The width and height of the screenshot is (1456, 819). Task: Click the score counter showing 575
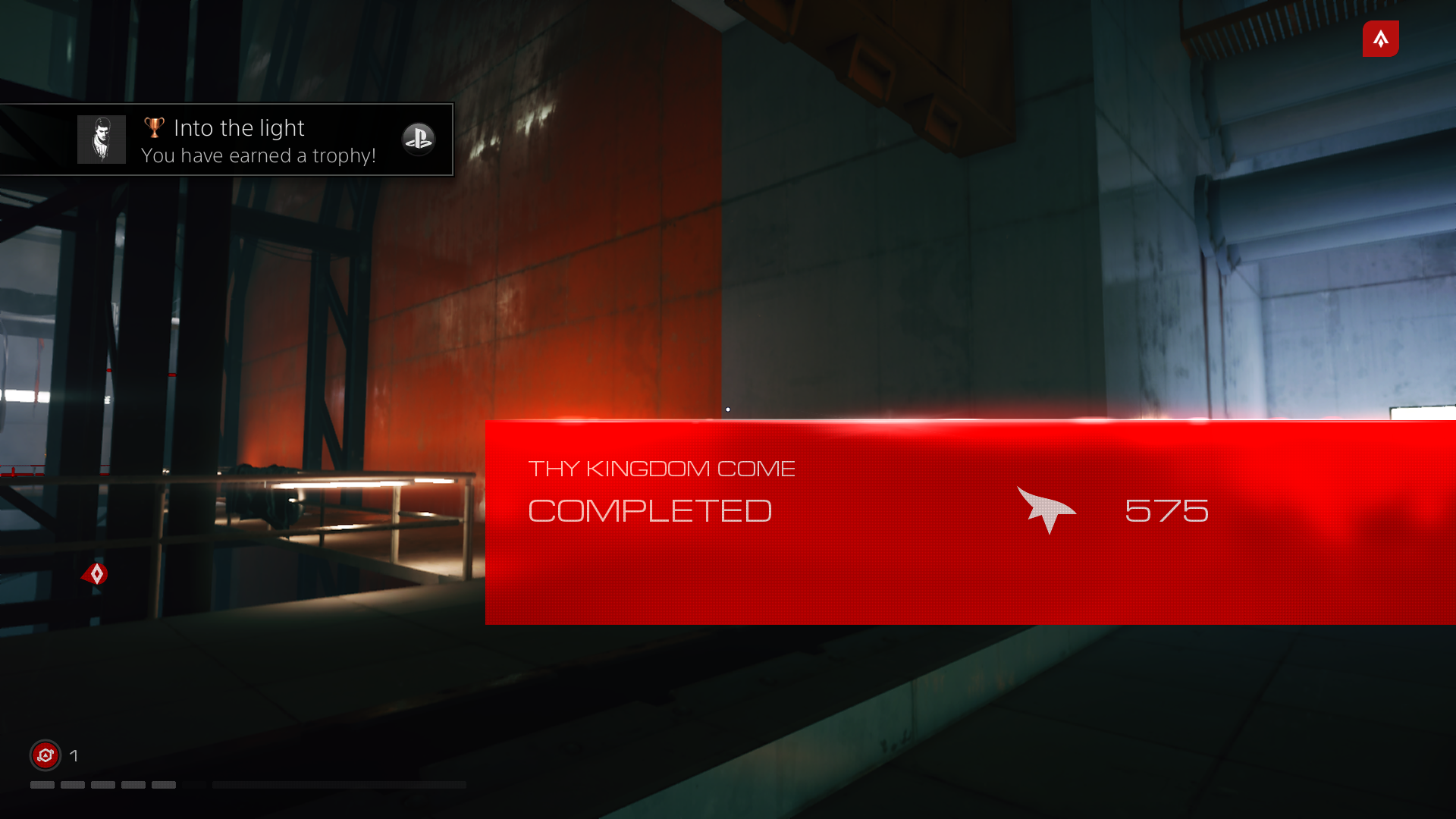pyautogui.click(x=1166, y=511)
